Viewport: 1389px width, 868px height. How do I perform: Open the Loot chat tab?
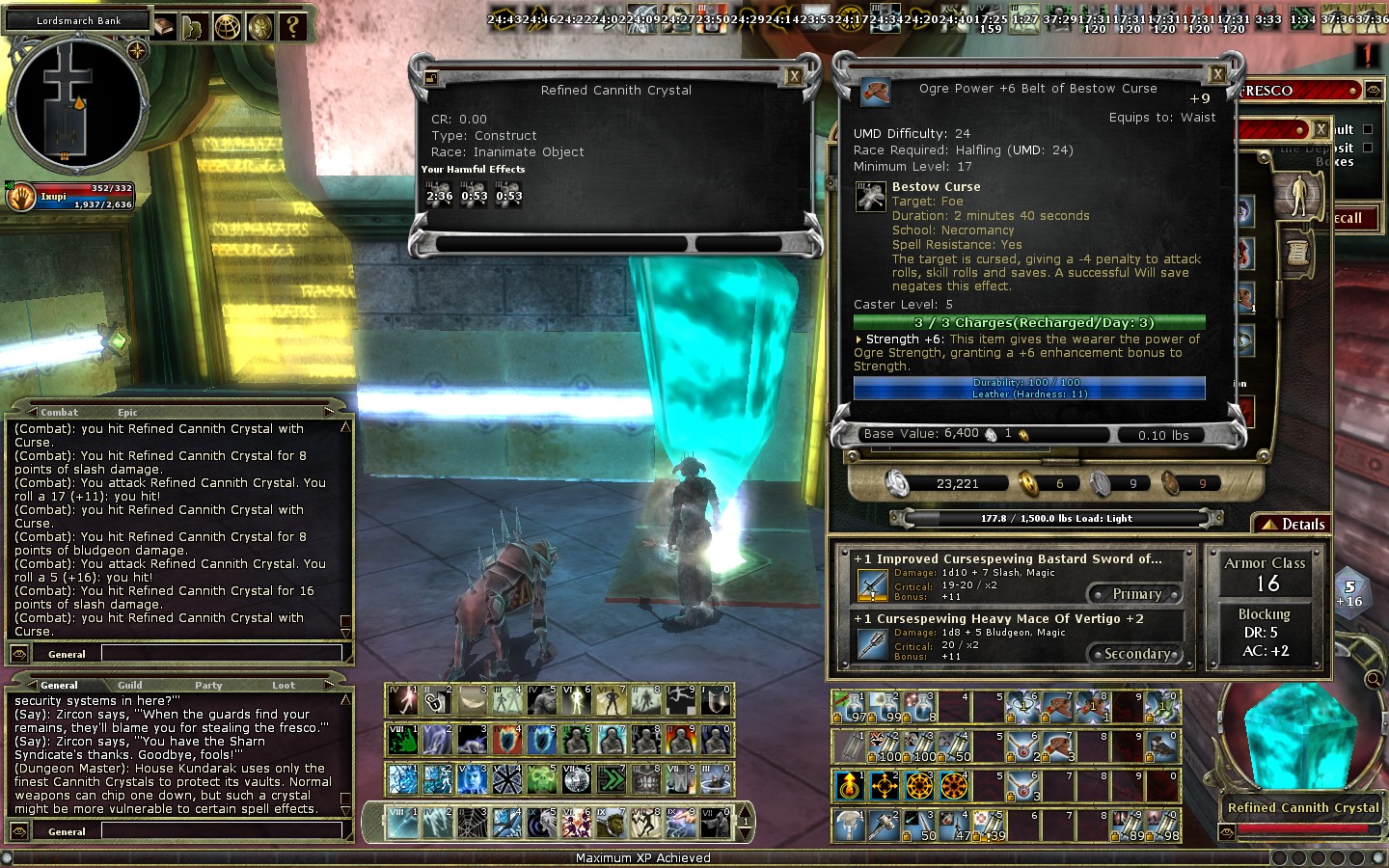(284, 685)
